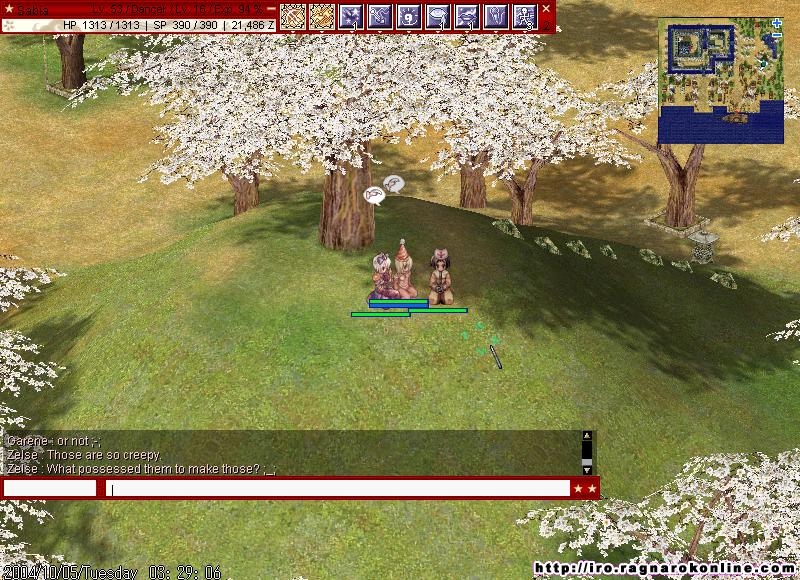Viewport: 800px width, 580px height.
Task: Focus the chat message input field
Action: 338,489
